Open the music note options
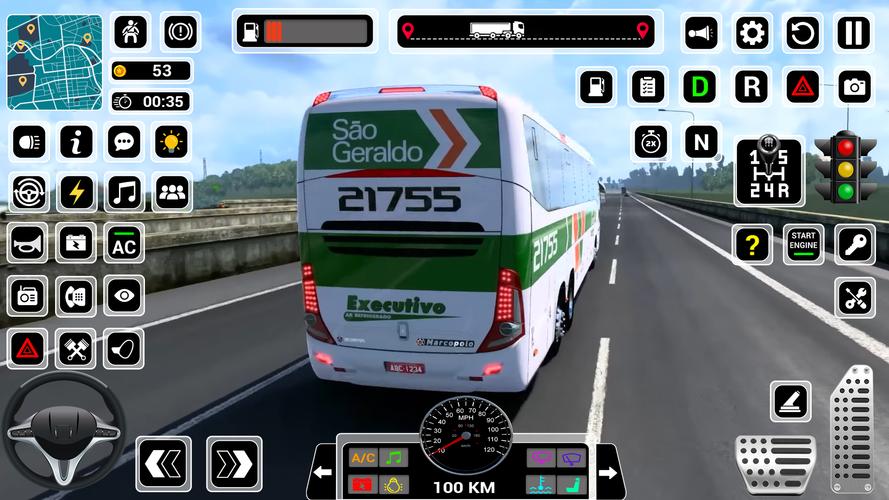 click(x=124, y=191)
